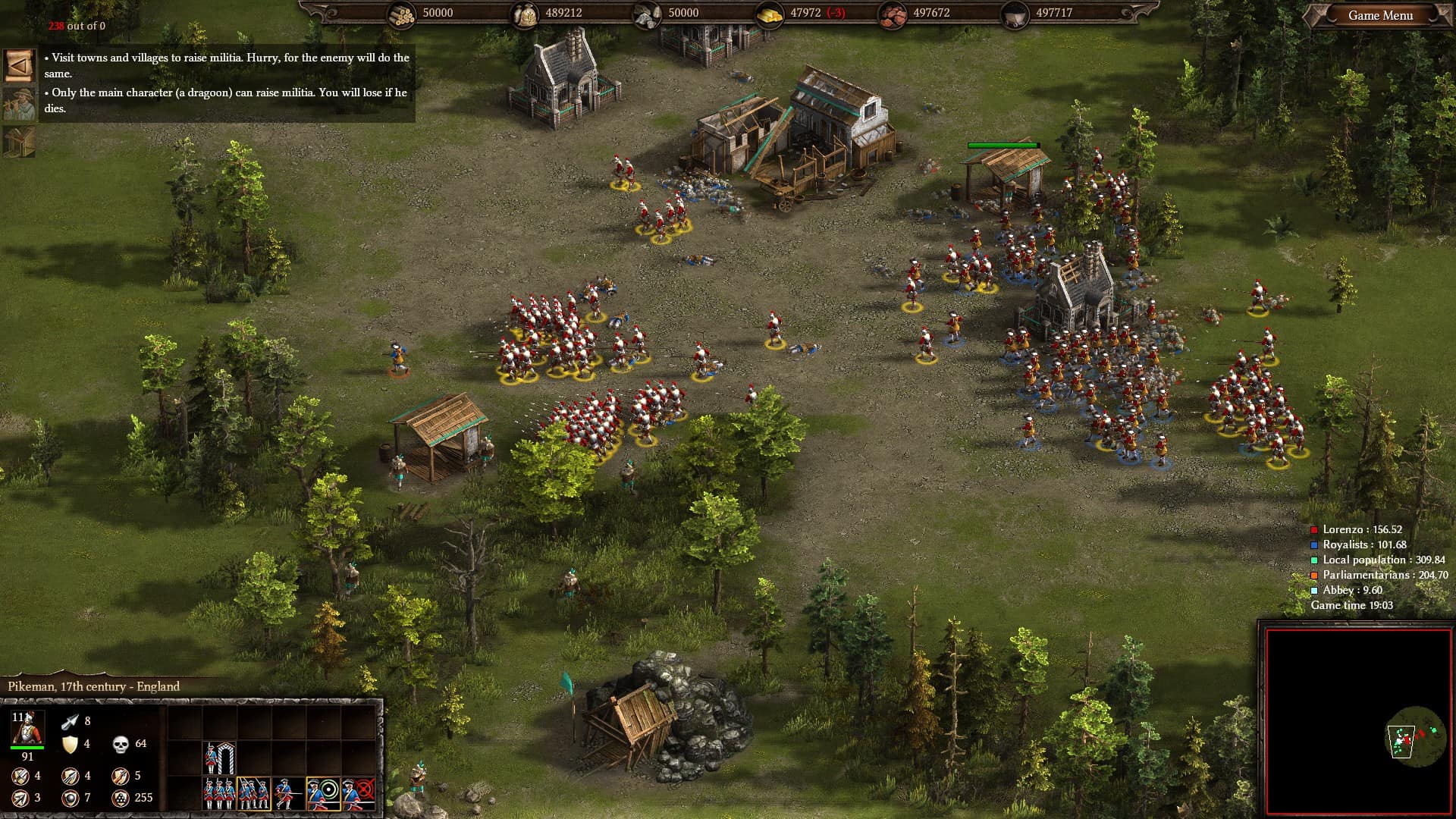Image resolution: width=1456 pixels, height=819 pixels.
Task: Enable the green target fire command
Action: [x=323, y=794]
